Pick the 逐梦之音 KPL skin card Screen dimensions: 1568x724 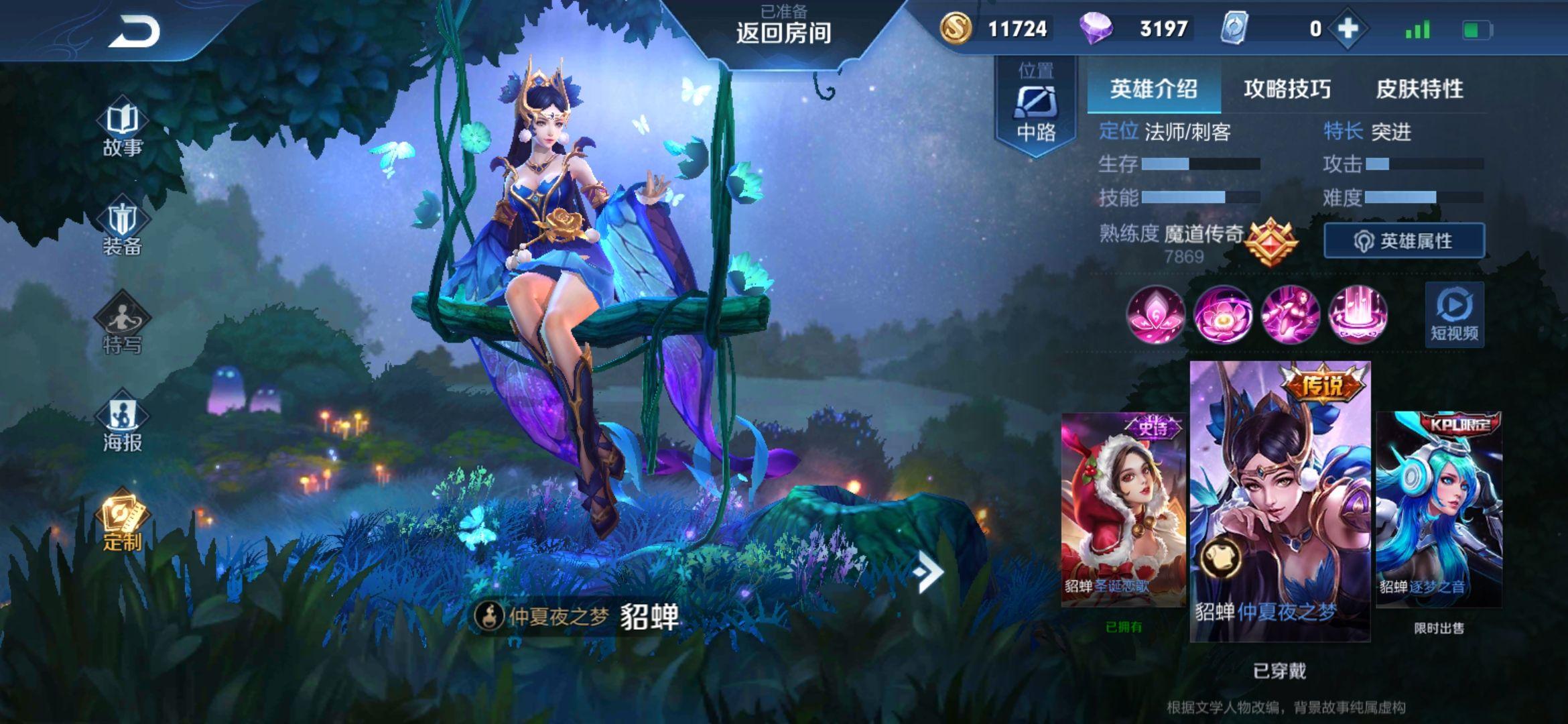click(x=1439, y=509)
